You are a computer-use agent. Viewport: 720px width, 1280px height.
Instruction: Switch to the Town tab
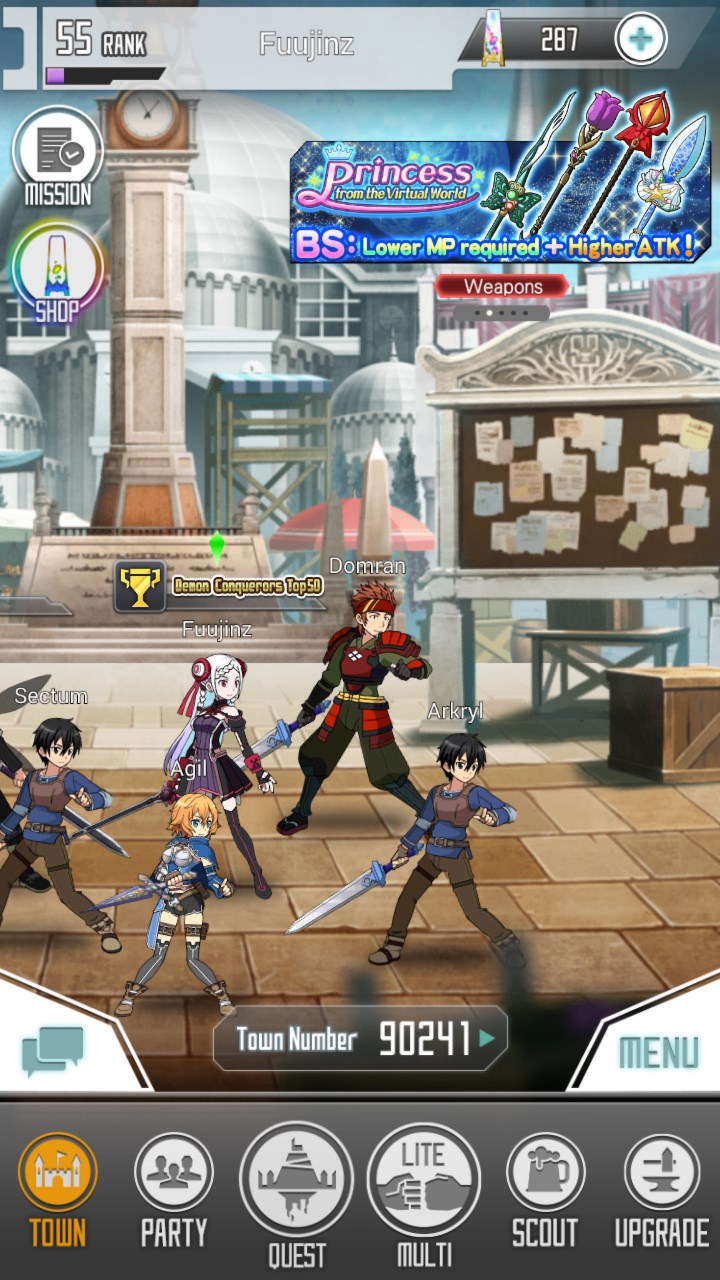[x=58, y=1190]
